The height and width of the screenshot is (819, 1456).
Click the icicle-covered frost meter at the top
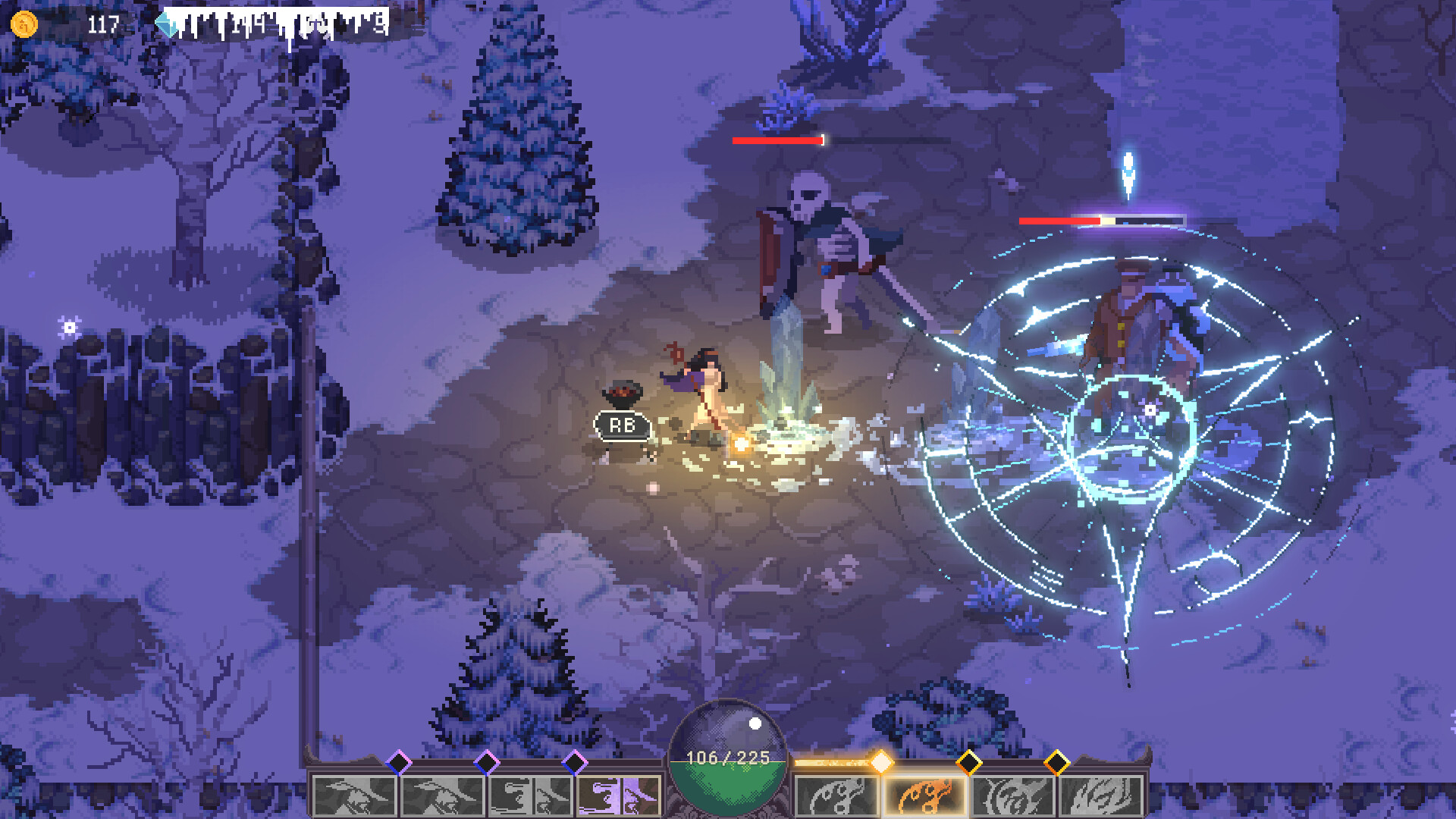click(x=281, y=21)
